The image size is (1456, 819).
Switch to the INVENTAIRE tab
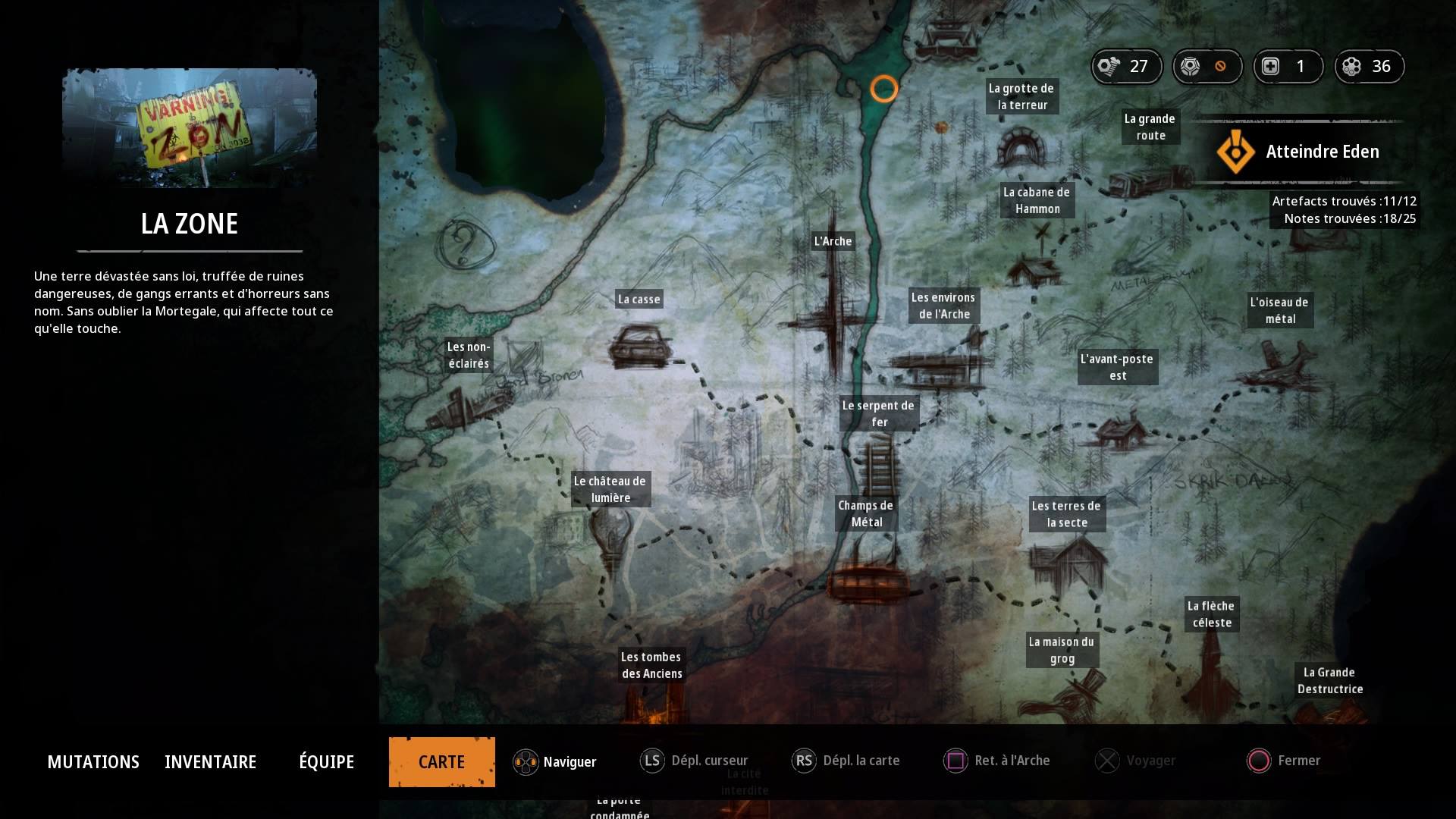[210, 761]
